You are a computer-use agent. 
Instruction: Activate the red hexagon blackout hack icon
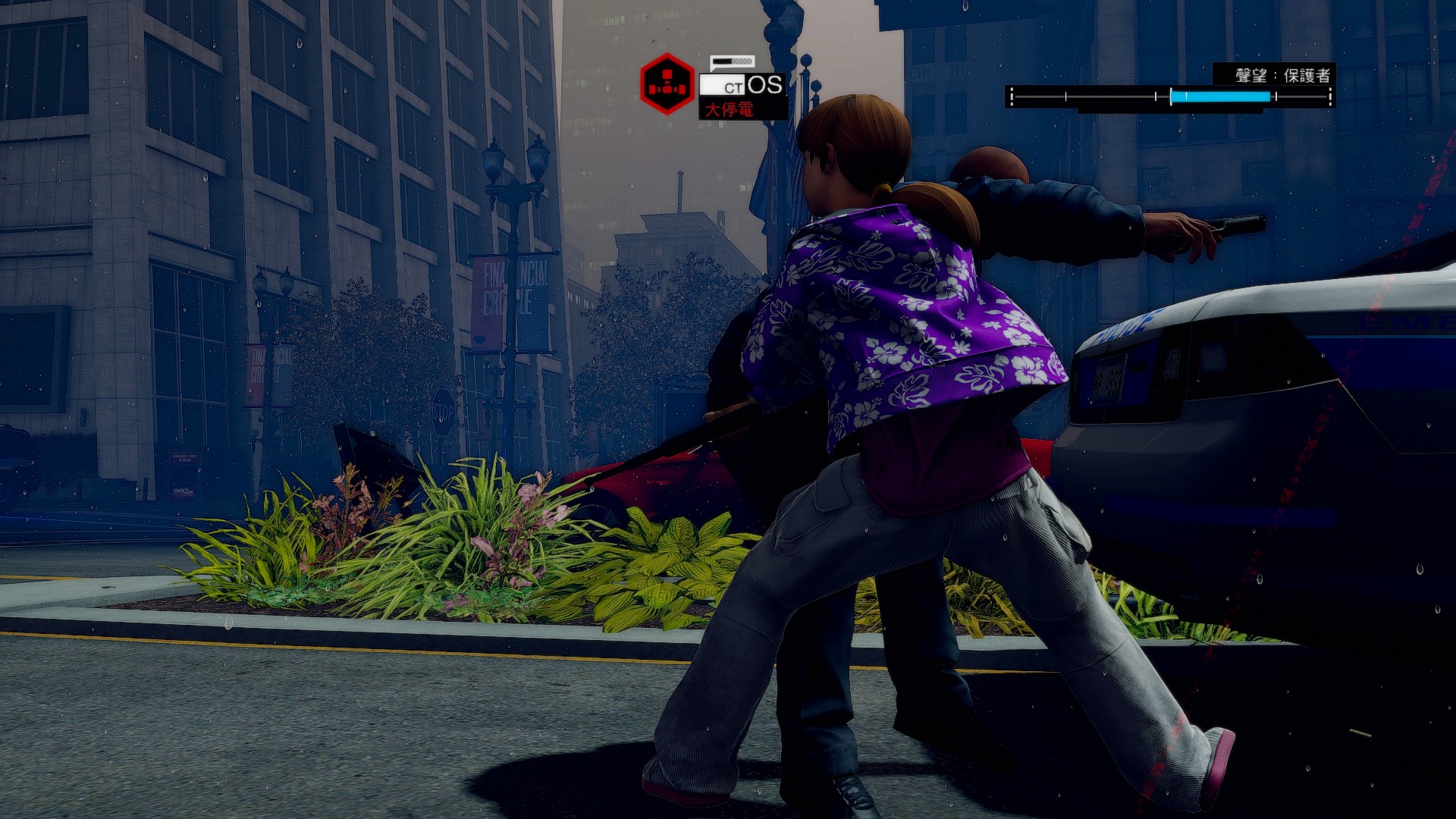tap(667, 84)
